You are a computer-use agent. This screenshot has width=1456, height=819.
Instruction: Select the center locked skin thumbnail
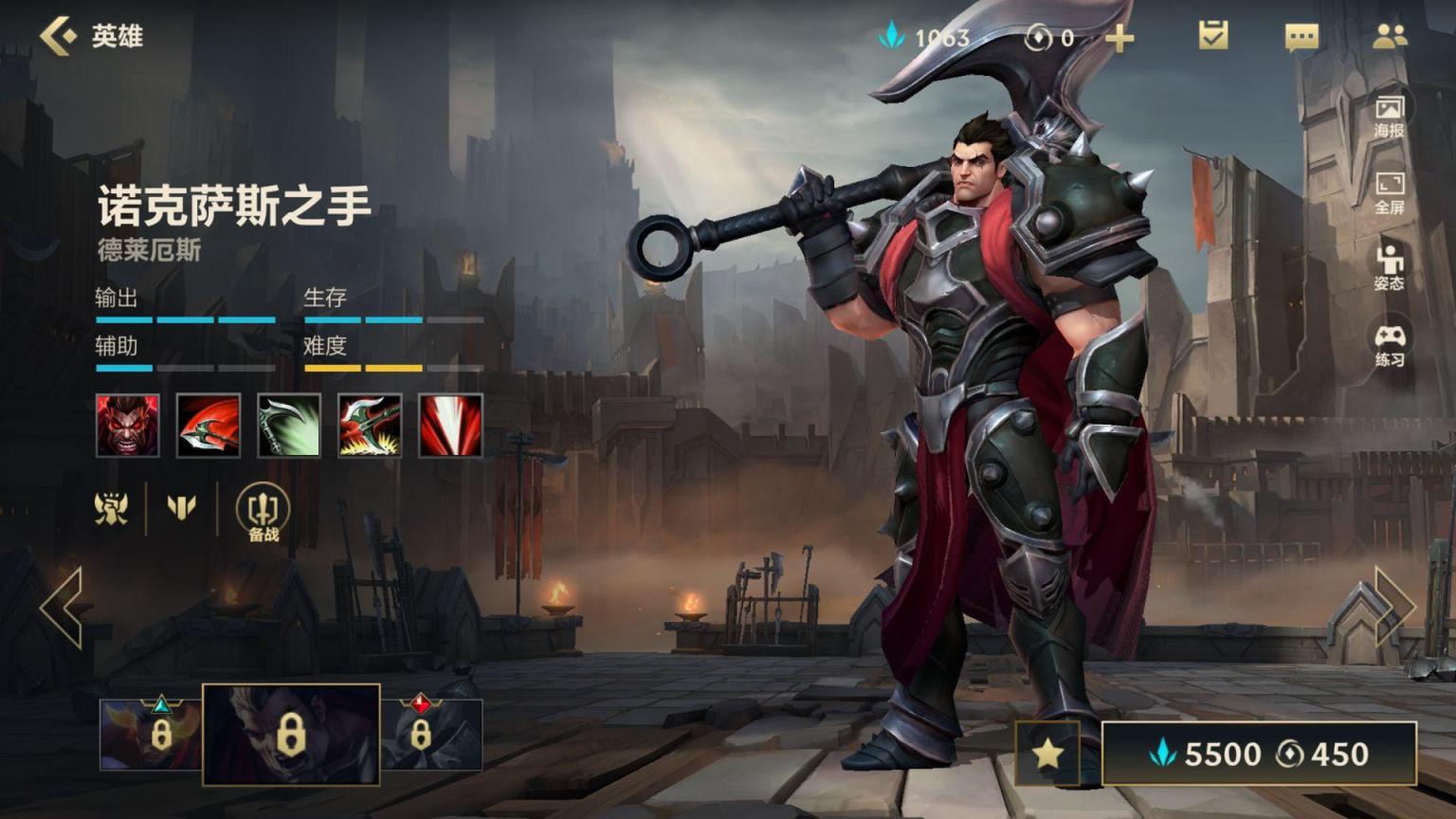pos(291,735)
